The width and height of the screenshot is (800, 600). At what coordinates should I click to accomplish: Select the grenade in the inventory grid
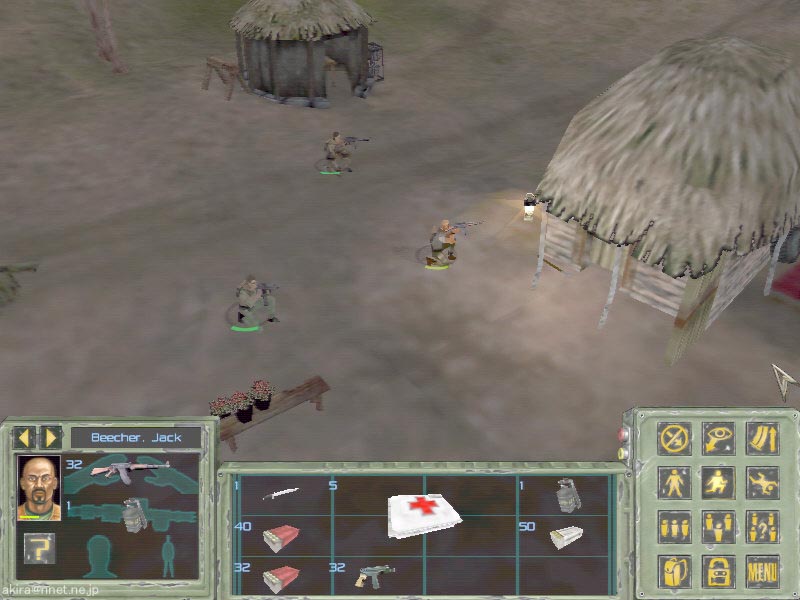tap(565, 495)
